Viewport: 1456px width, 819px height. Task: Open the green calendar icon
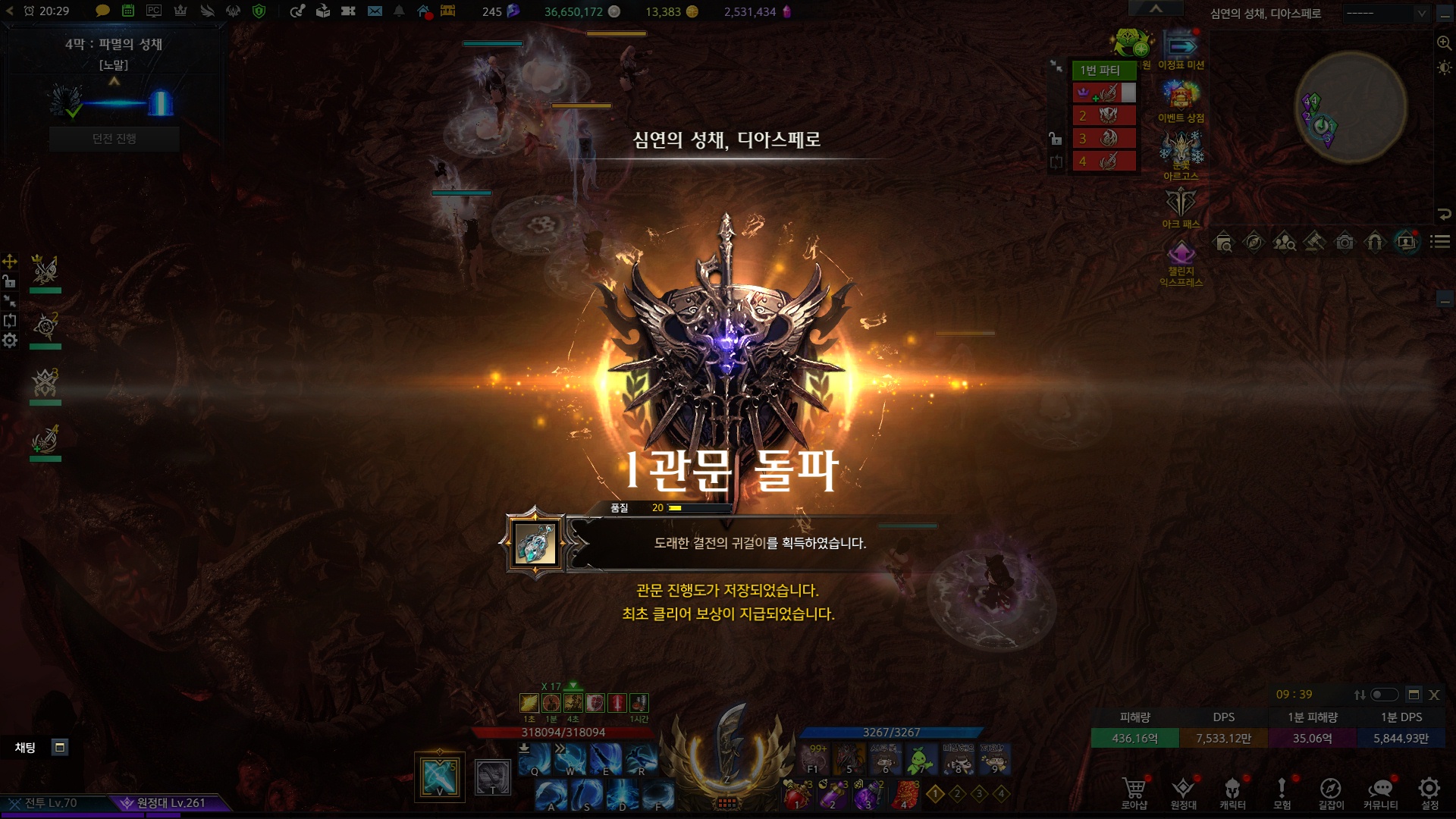[128, 11]
